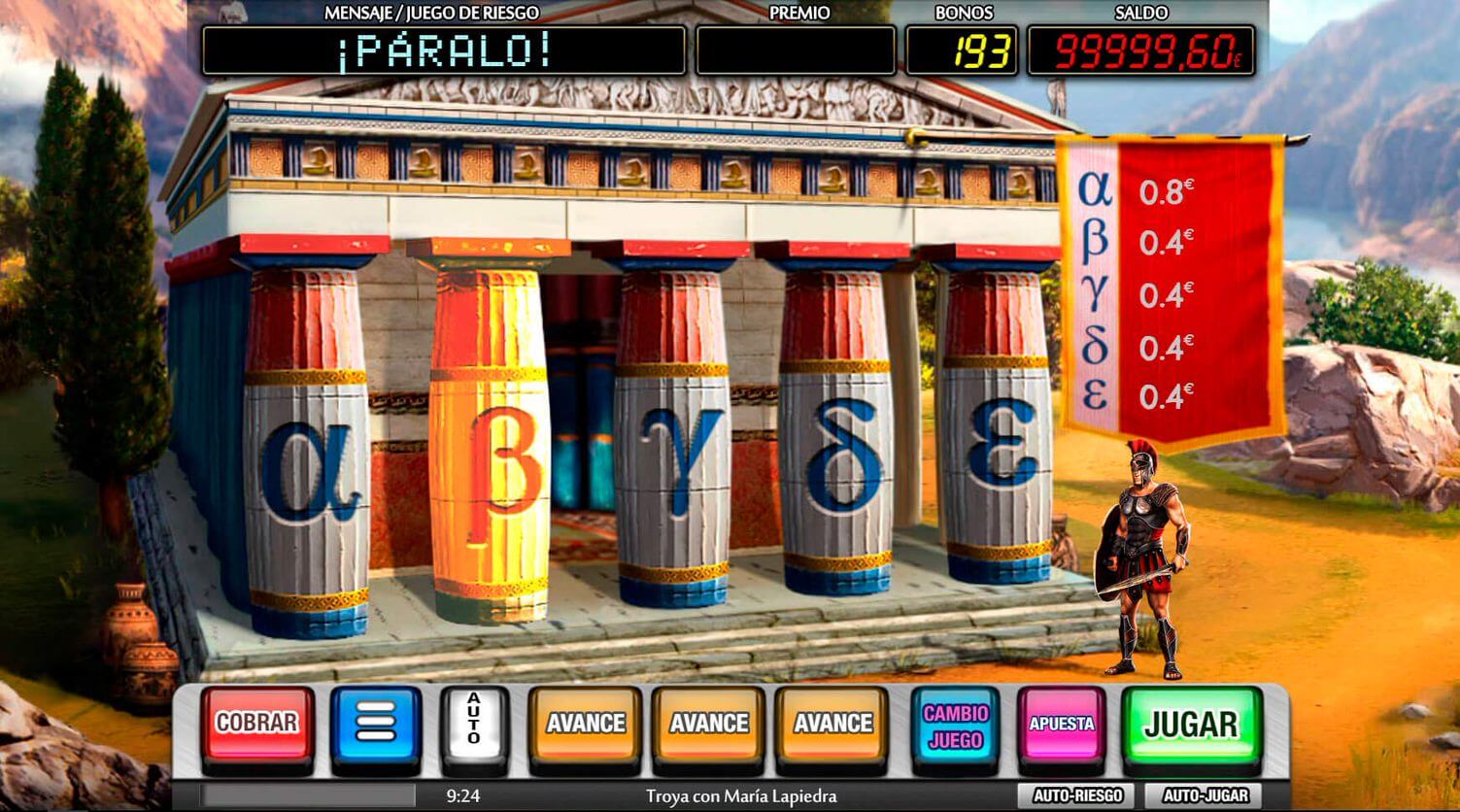This screenshot has width=1460, height=812.
Task: Collect winnings with the COBRAR button
Action: 257,725
